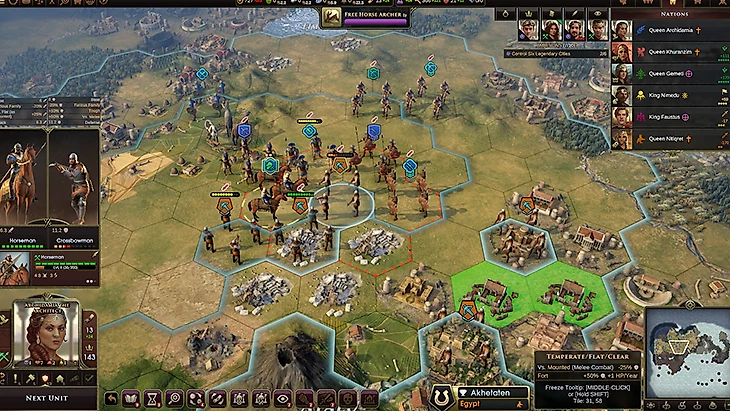Select Queen Nitiqret in the Nations list
Viewport: 730px width, 411px height.
(x=670, y=139)
